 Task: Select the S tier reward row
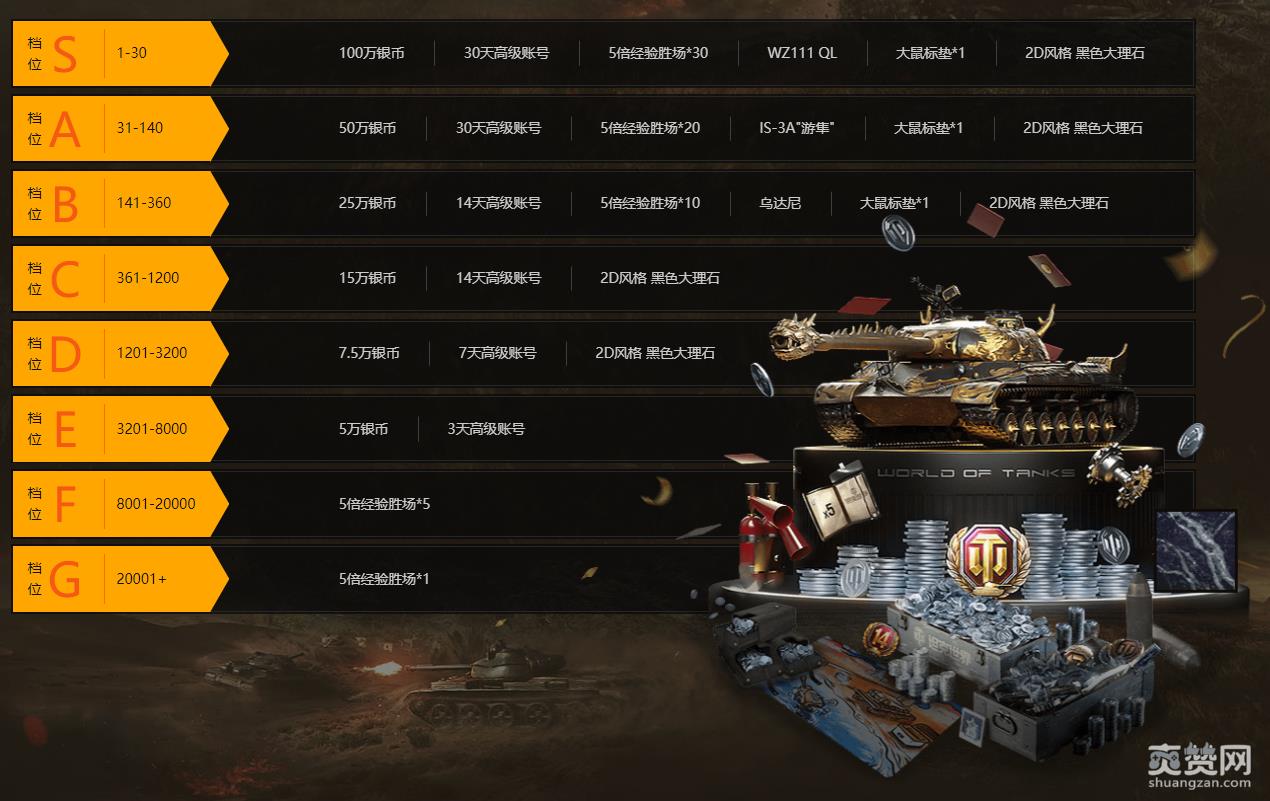[120, 53]
